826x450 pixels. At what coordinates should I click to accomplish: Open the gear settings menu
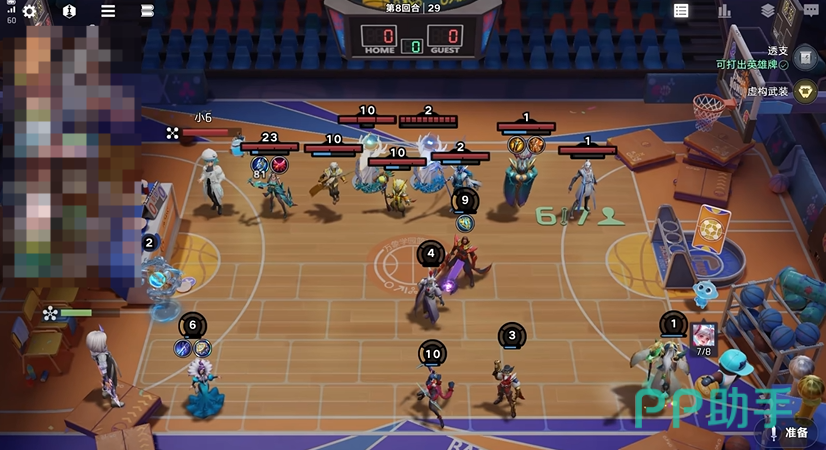click(x=29, y=11)
